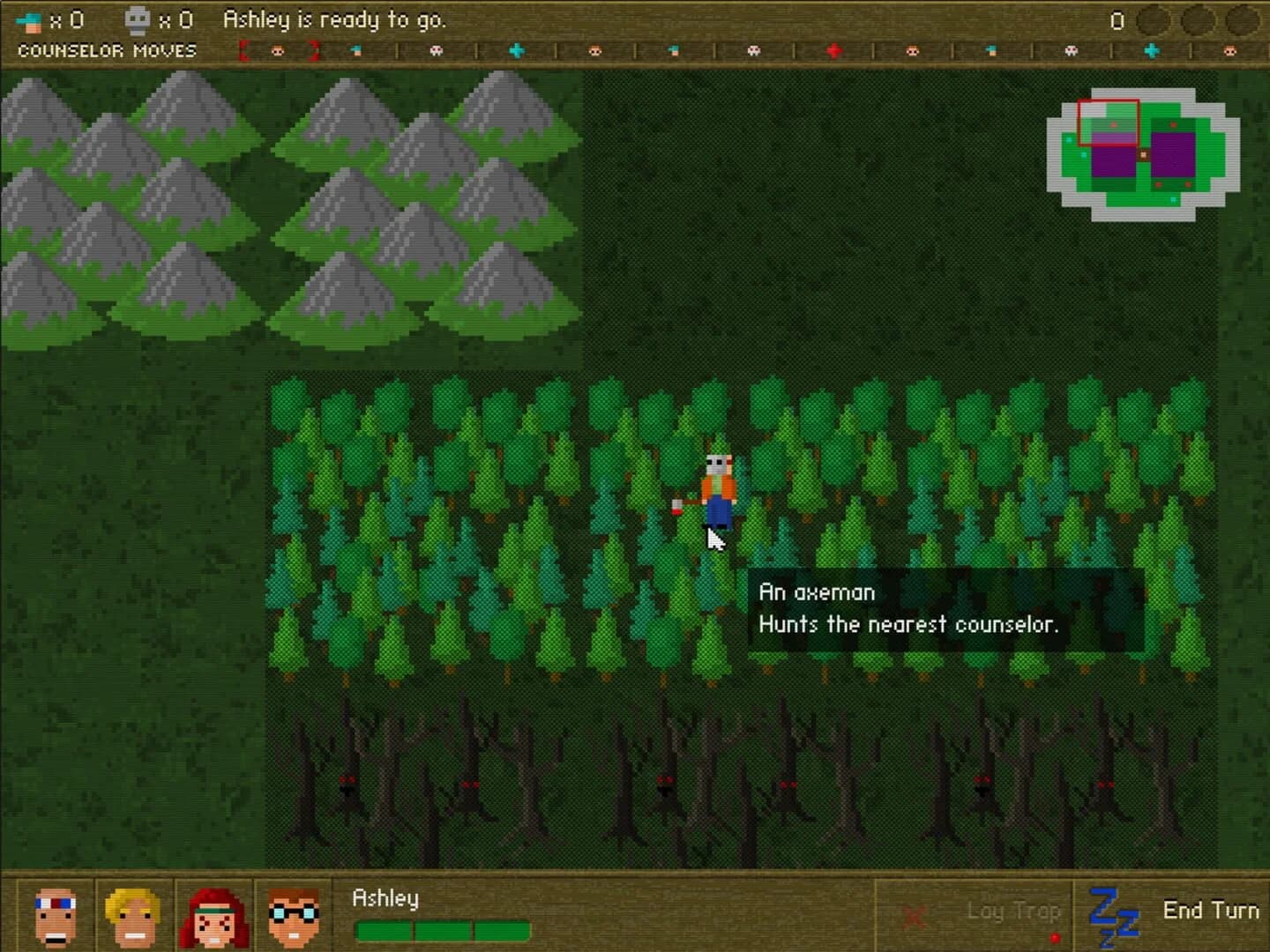Image resolution: width=1270 pixels, height=952 pixels.
Task: Click the red cross icon on the turn timeline
Action: tap(833, 51)
